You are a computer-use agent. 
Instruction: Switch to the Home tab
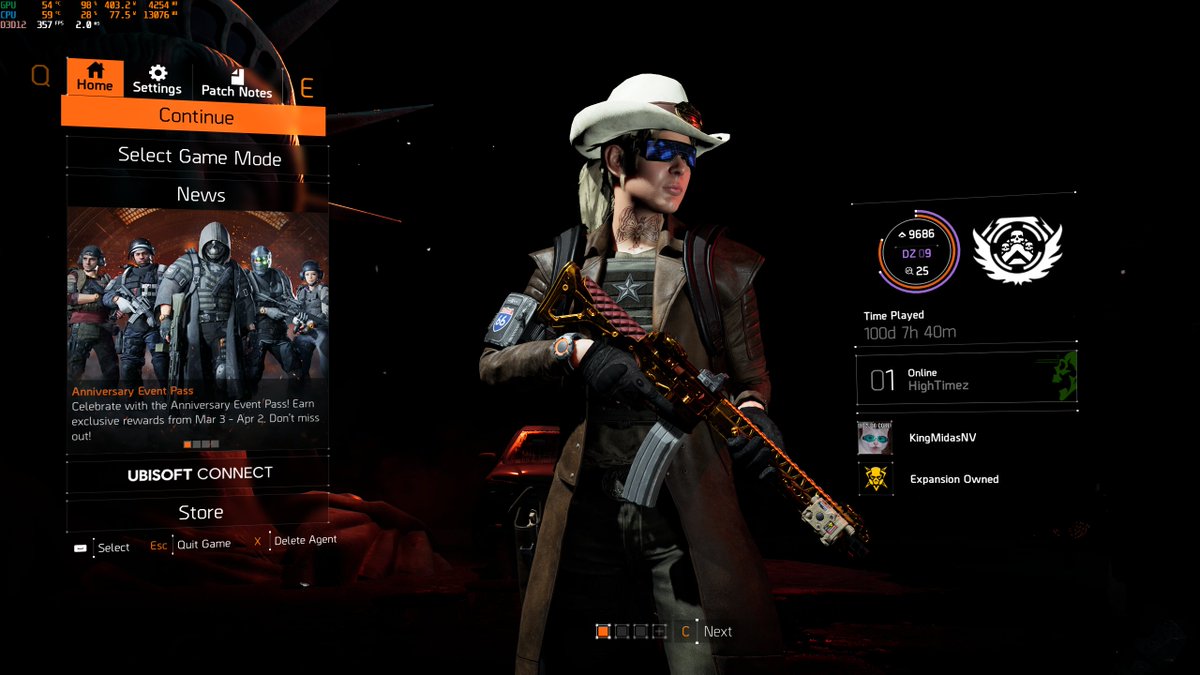pyautogui.click(x=95, y=77)
